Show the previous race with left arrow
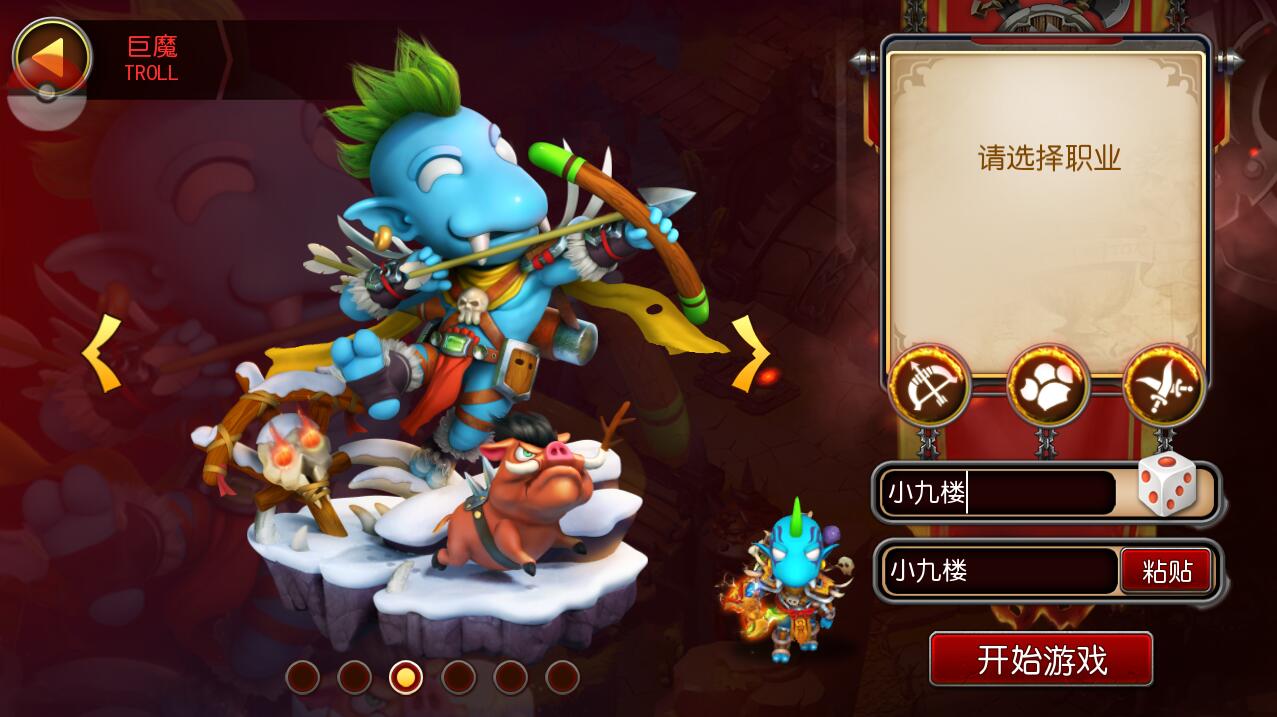Image resolution: width=1277 pixels, height=717 pixels. tap(101, 353)
